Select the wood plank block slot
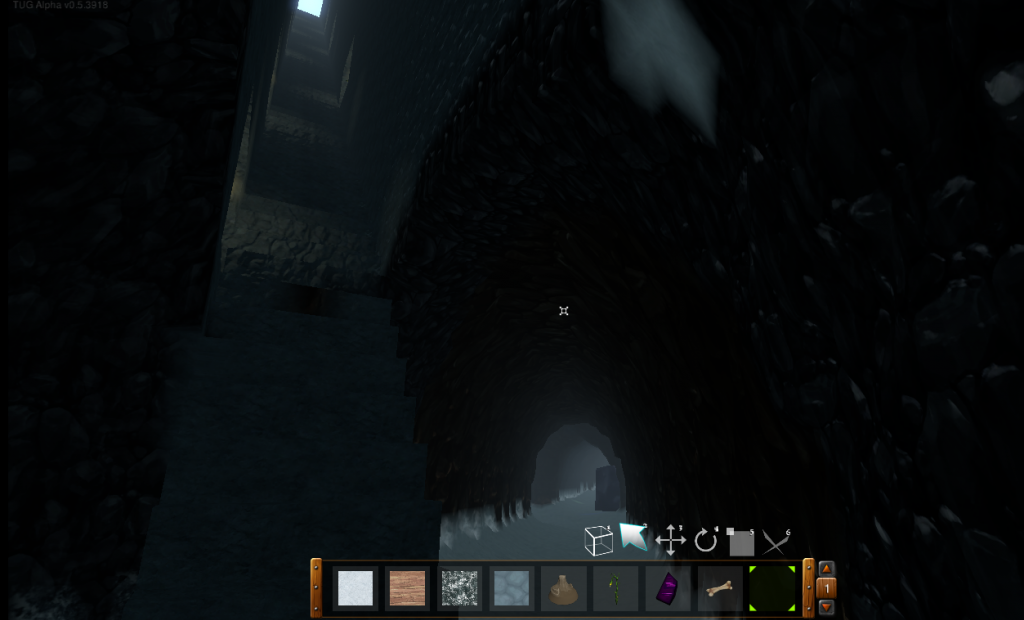The height and width of the screenshot is (620, 1024). pyautogui.click(x=407, y=588)
